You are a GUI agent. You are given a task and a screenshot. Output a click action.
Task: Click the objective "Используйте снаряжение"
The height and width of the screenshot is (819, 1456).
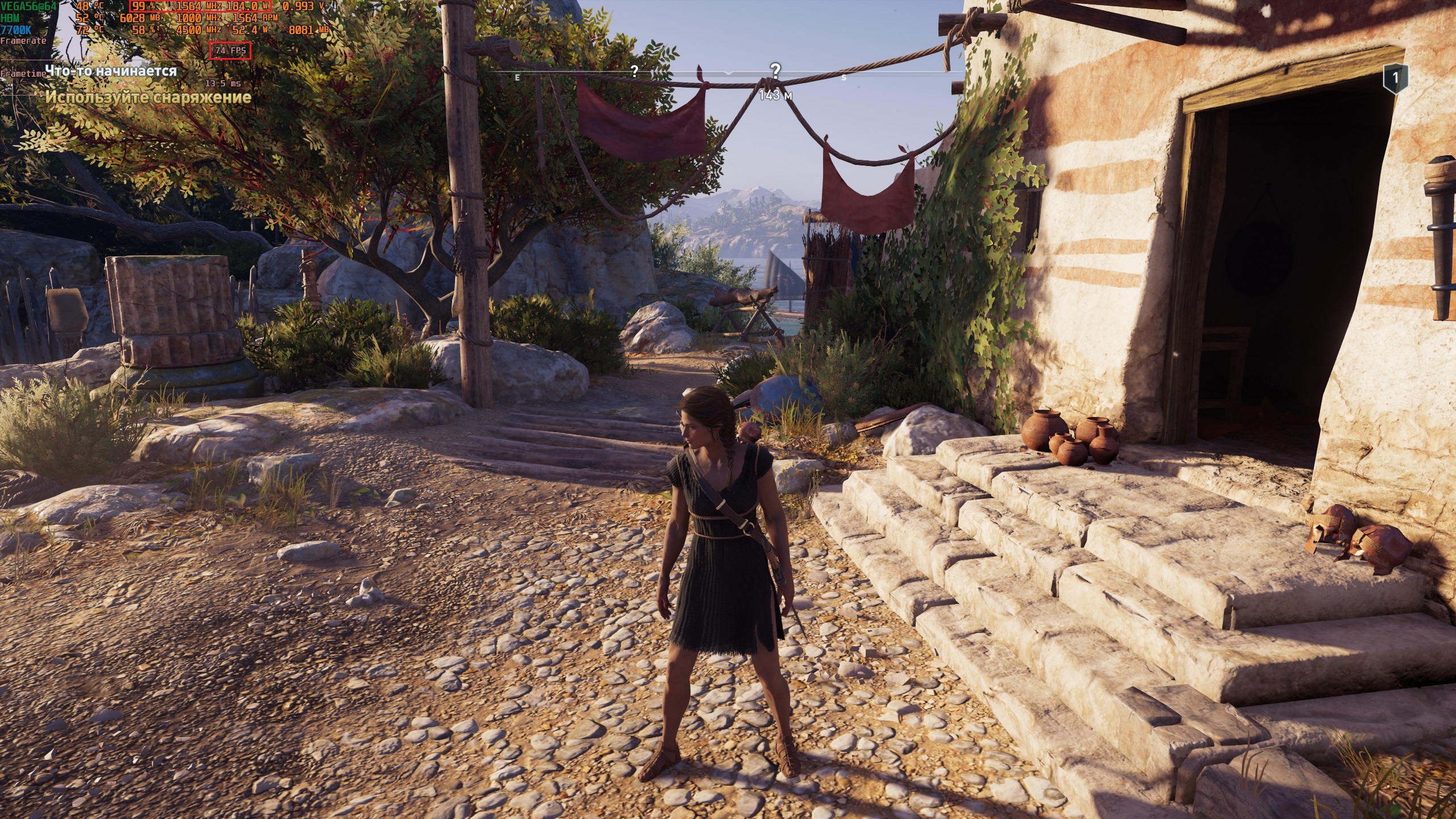[148, 97]
